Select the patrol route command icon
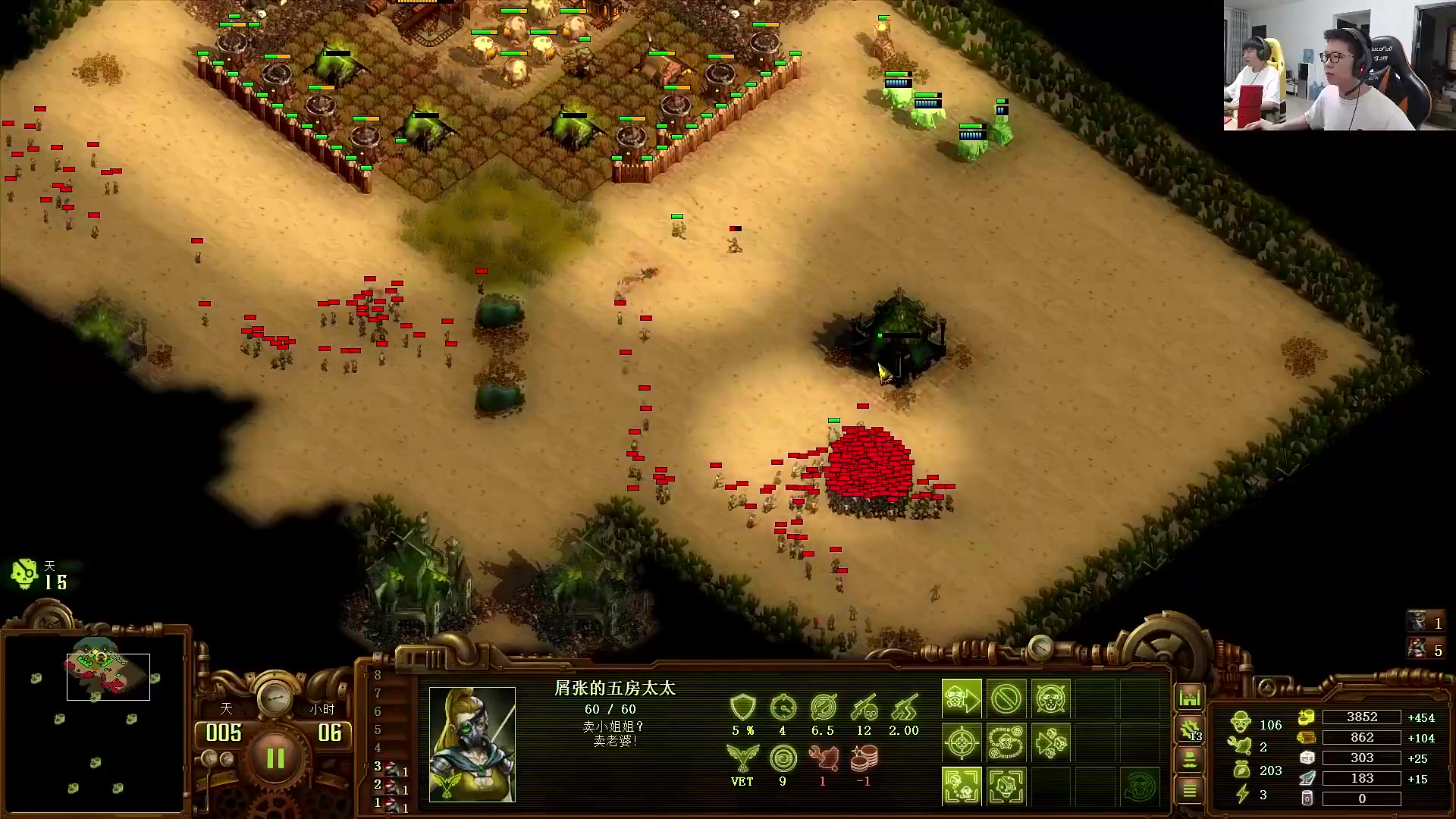This screenshot has width=1456, height=819. [x=1006, y=742]
